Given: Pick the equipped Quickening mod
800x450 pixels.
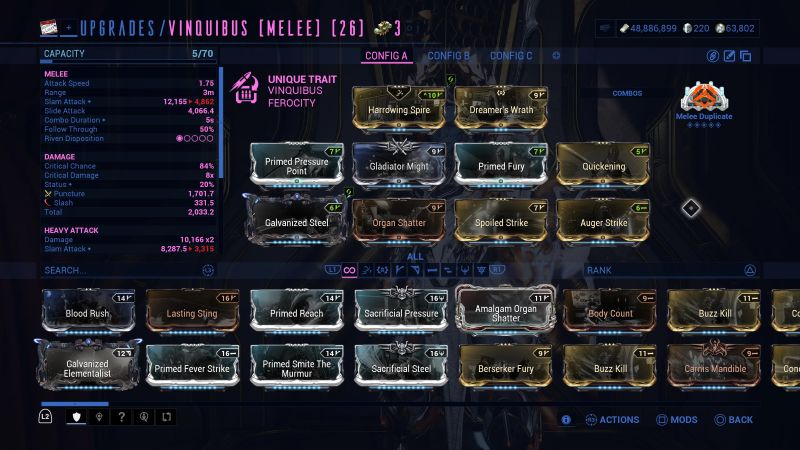Looking at the screenshot, I should [x=603, y=164].
